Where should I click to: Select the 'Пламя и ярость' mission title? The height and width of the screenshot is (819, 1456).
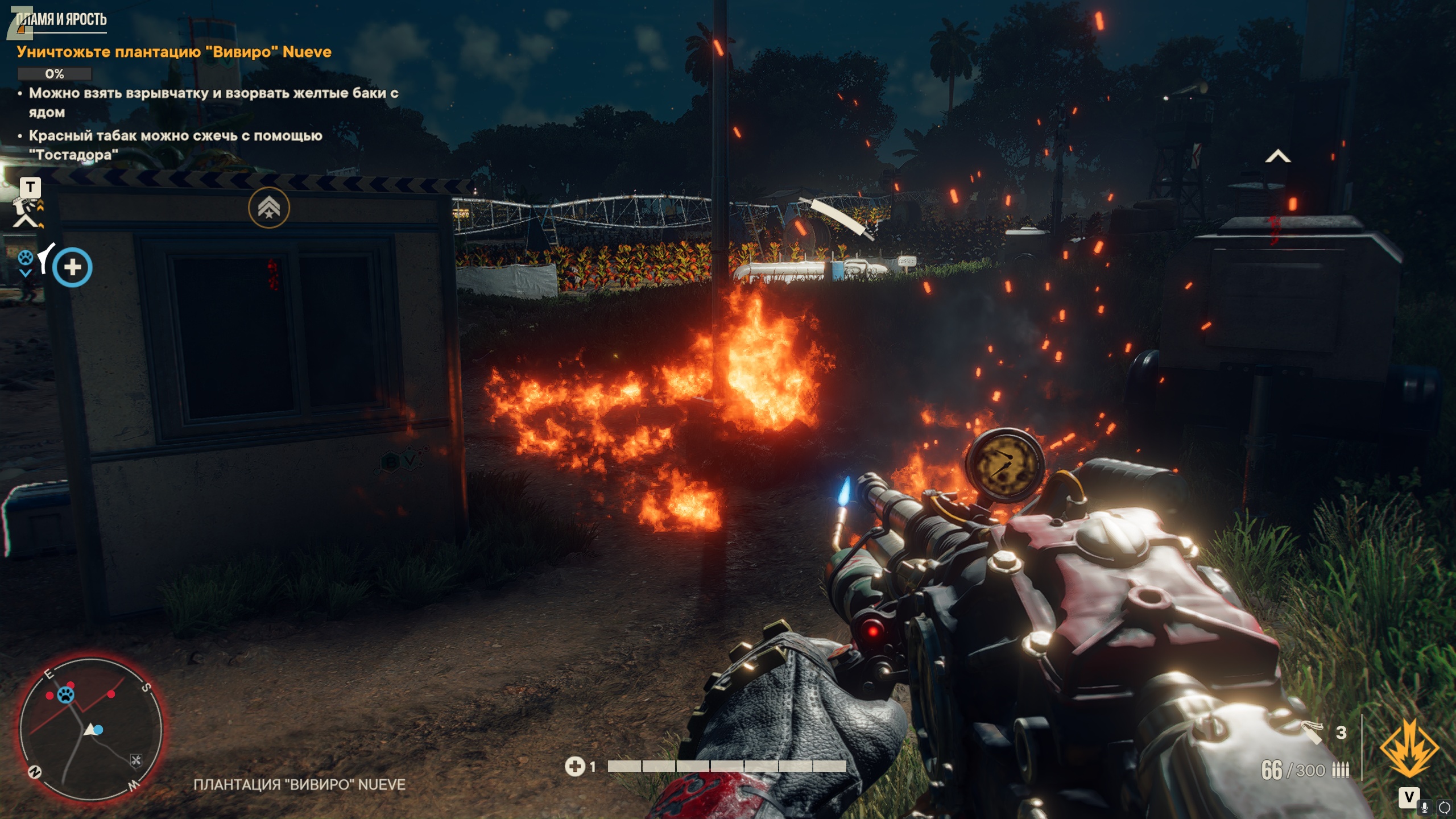point(61,20)
